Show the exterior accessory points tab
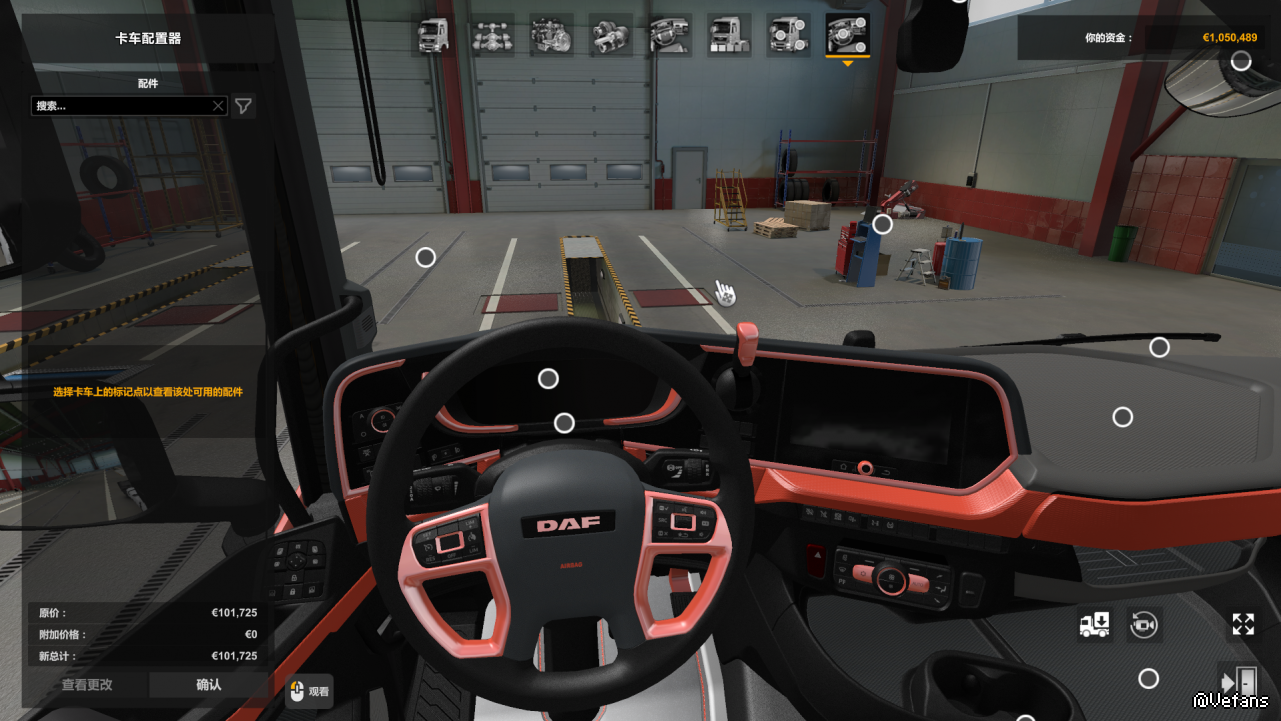Screen dimensions: 1281x721 [x=788, y=36]
